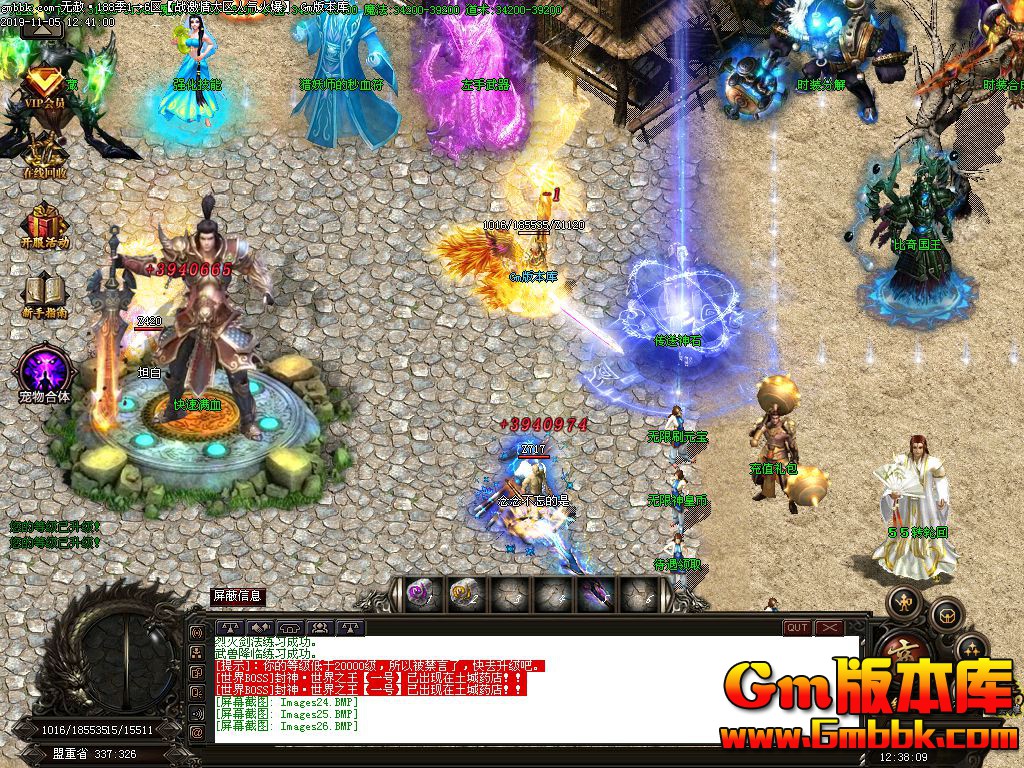This screenshot has height=768, width=1024.
Task: Click the handshake trade button above chat
Action: coord(260,628)
